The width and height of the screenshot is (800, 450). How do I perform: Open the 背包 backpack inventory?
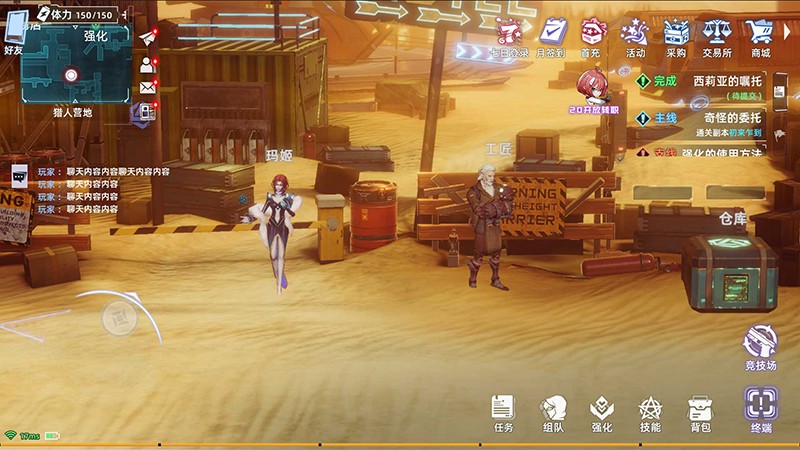click(700, 409)
